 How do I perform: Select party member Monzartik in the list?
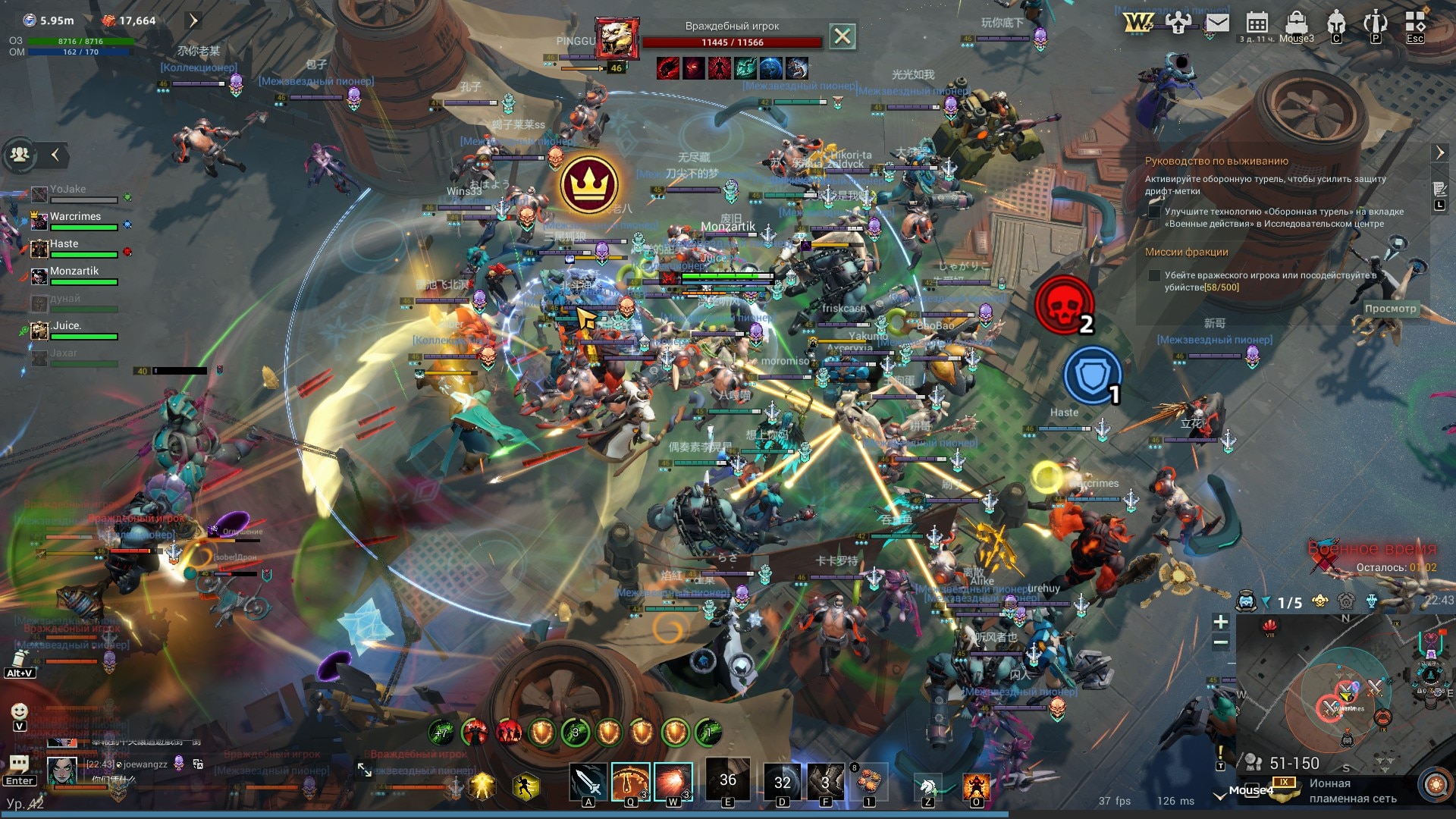tap(74, 271)
